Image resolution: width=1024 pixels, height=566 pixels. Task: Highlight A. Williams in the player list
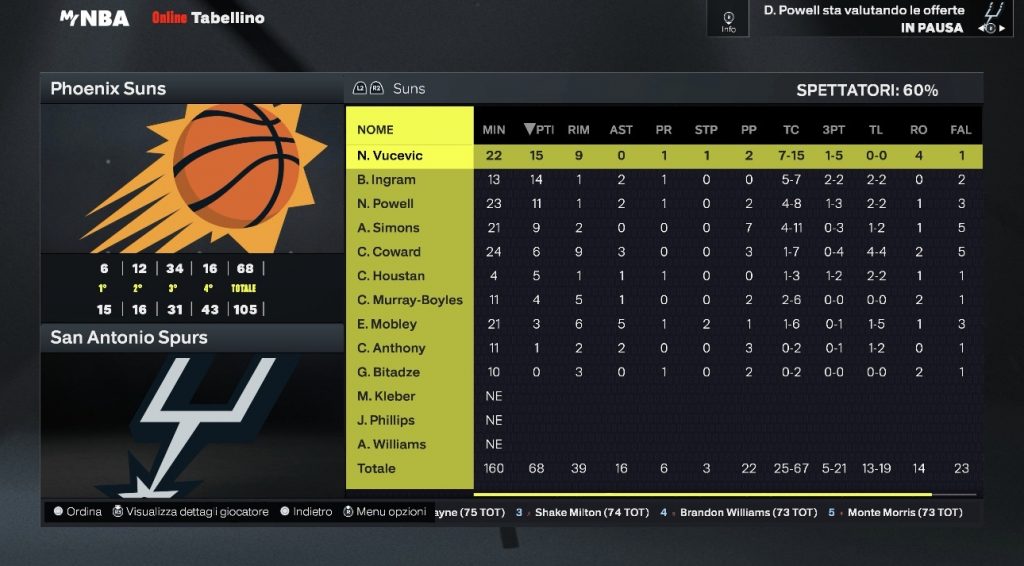tap(391, 444)
